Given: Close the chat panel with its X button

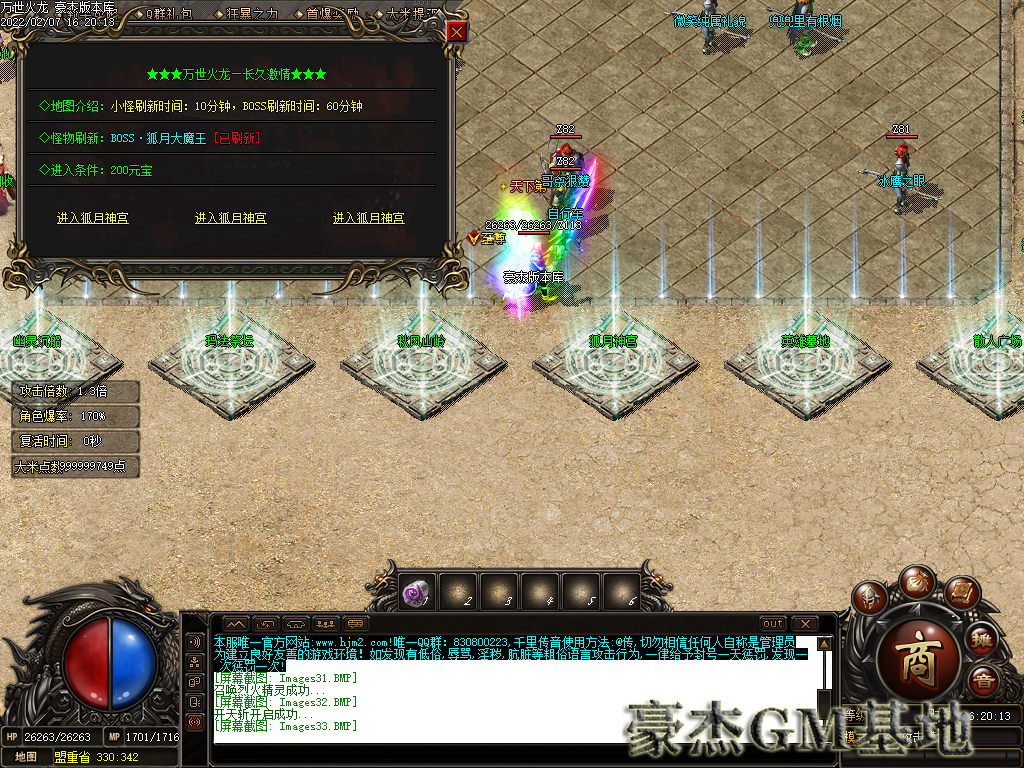Looking at the screenshot, I should coord(804,624).
